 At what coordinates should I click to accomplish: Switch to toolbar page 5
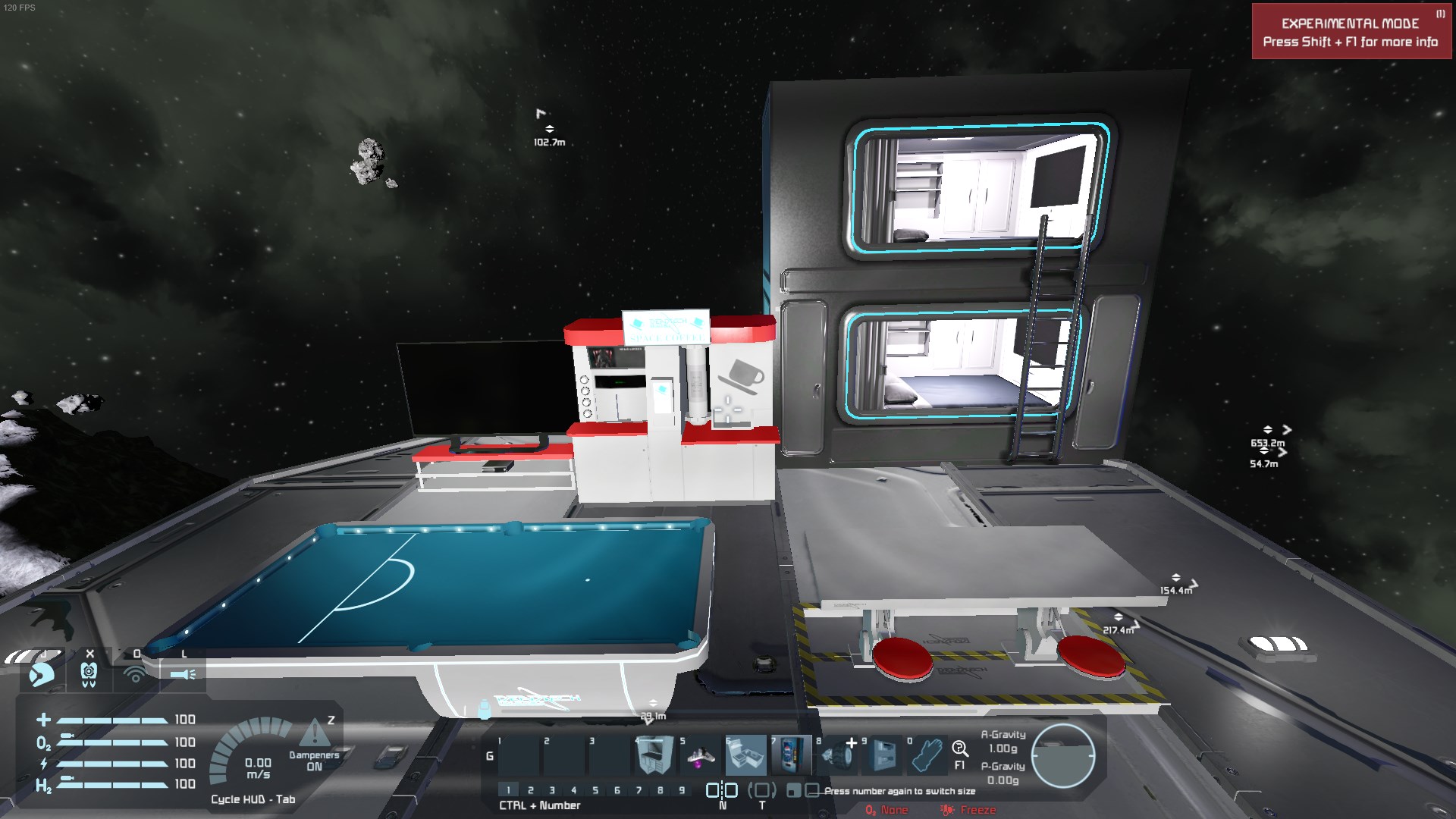tap(595, 790)
